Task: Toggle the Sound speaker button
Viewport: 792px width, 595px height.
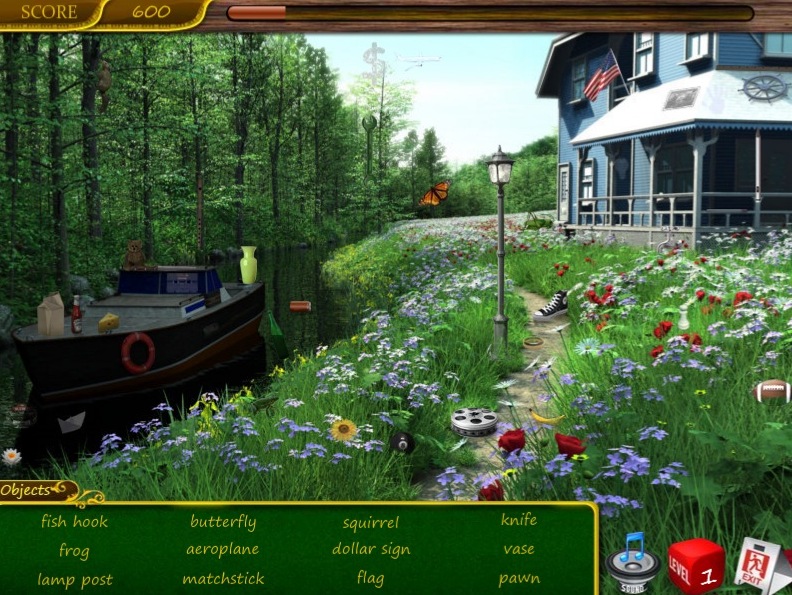Action: click(632, 565)
